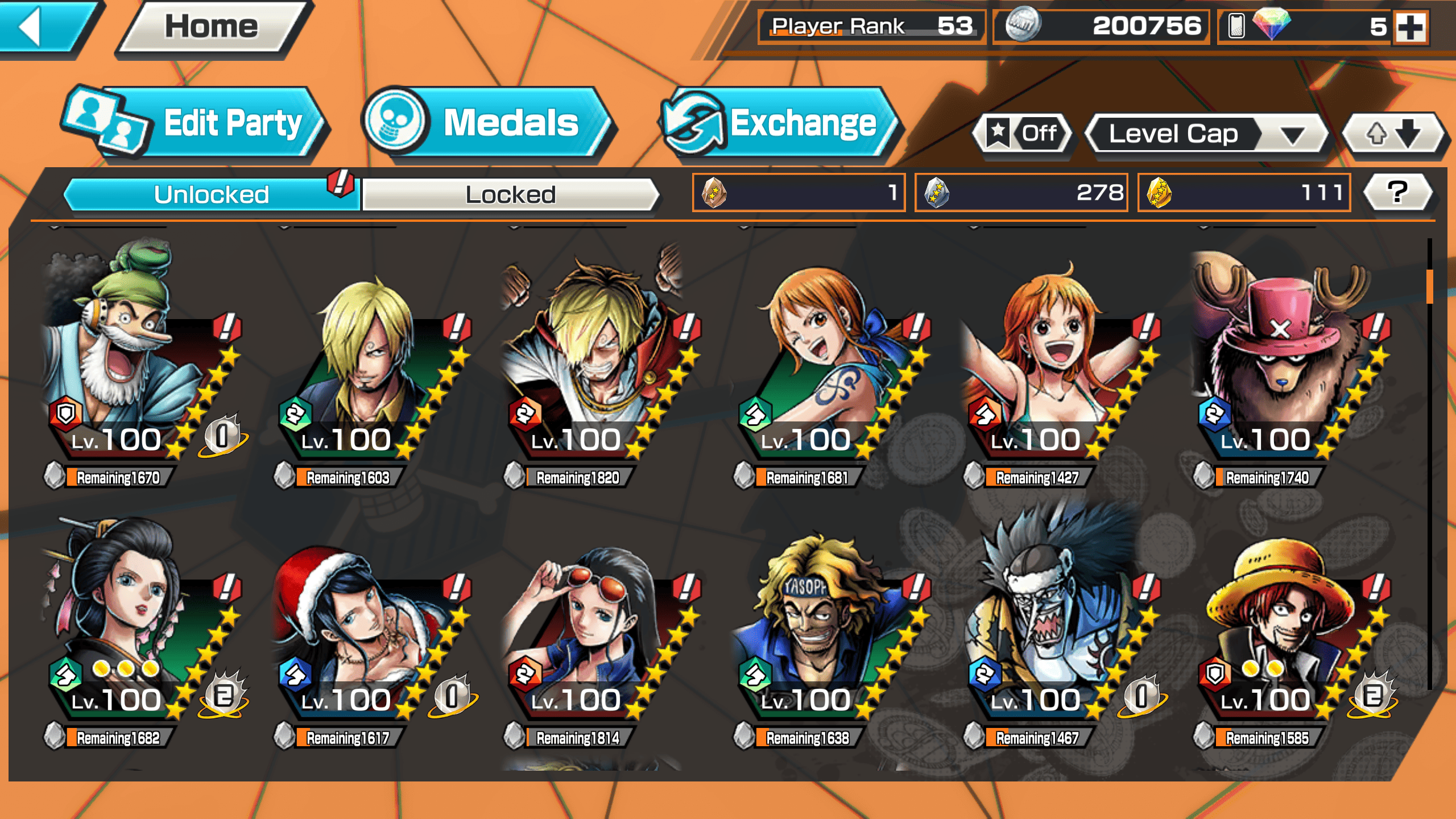Return to the Home screen
The image size is (1456, 819).
tap(212, 27)
